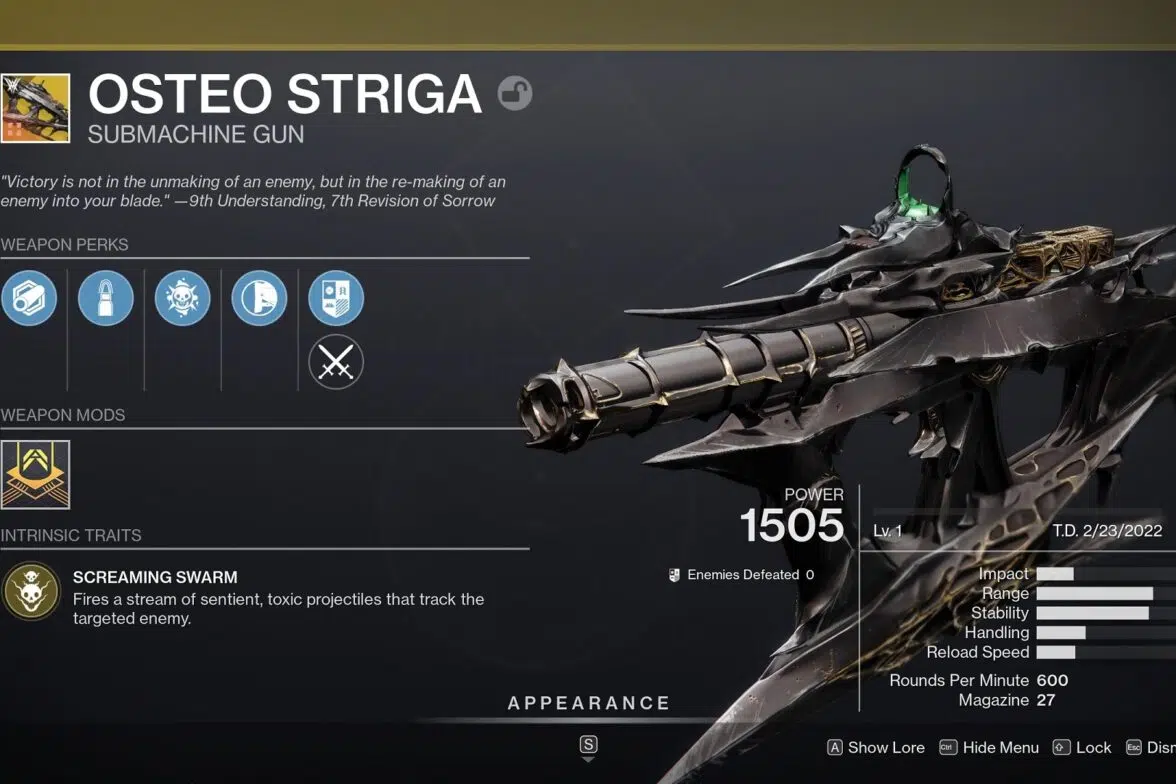This screenshot has width=1176, height=784.
Task: Select the crossed swords tracker icon
Action: click(336, 362)
